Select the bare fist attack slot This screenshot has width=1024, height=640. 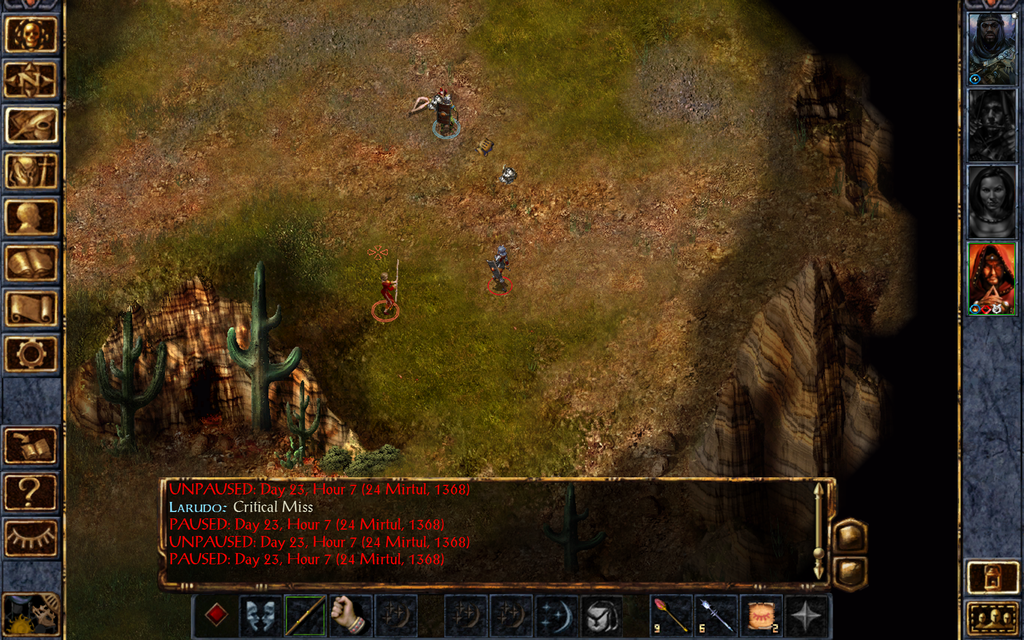click(x=350, y=615)
